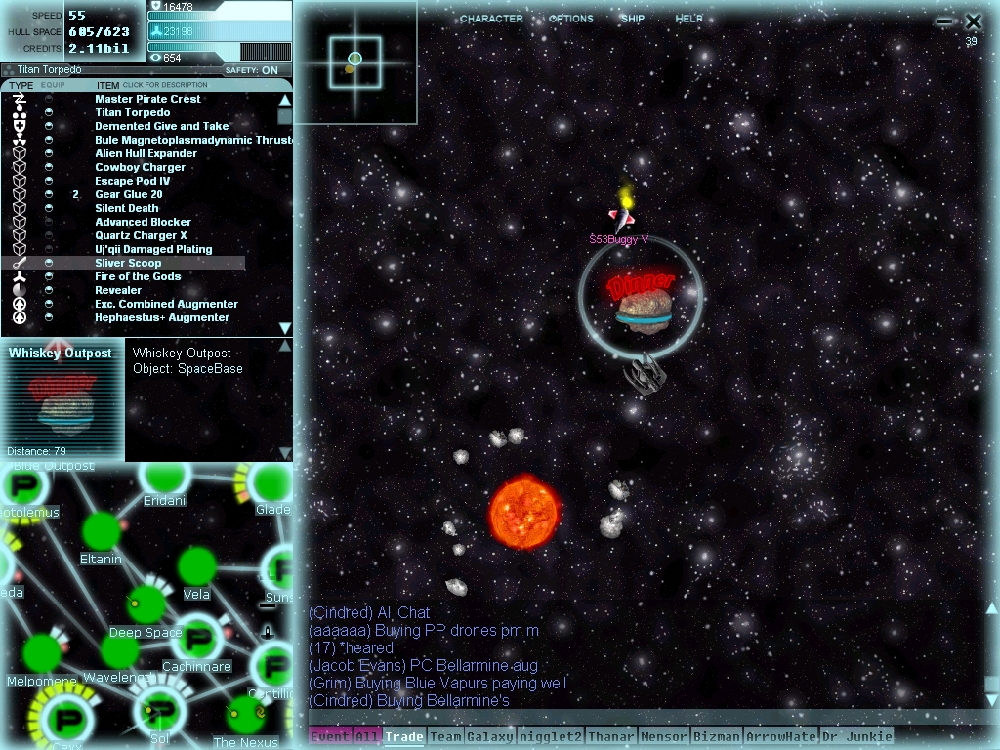Select the Hephaestus+ Augmenter item
The height and width of the screenshot is (750, 1000).
(162, 318)
